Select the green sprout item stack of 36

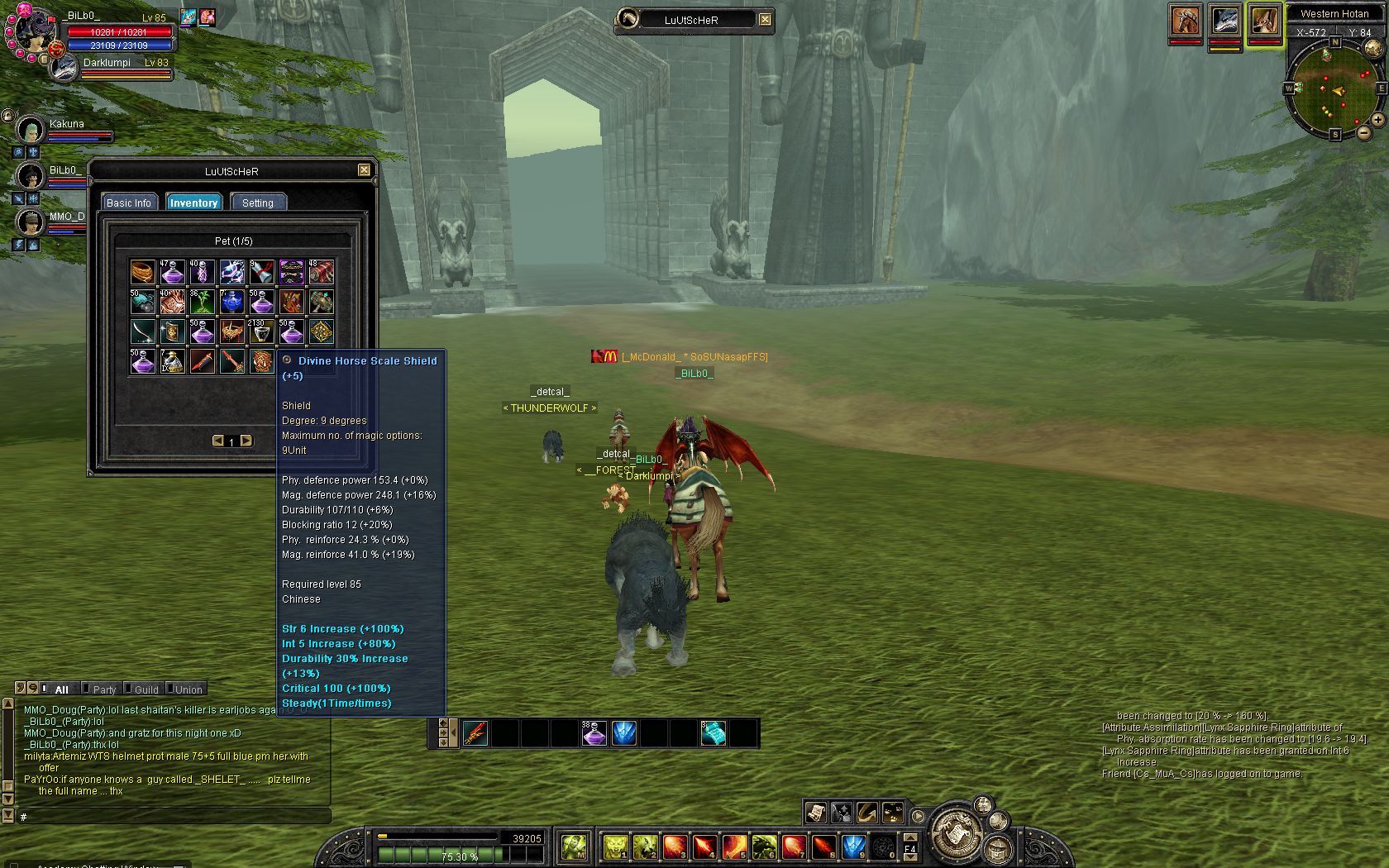tap(202, 302)
